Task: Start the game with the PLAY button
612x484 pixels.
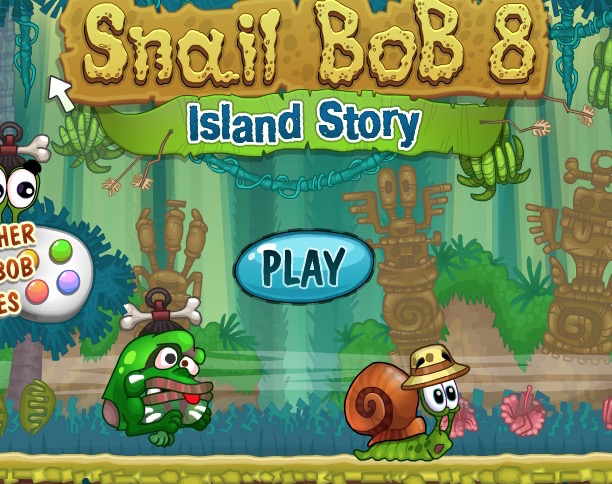Action: coord(304,267)
